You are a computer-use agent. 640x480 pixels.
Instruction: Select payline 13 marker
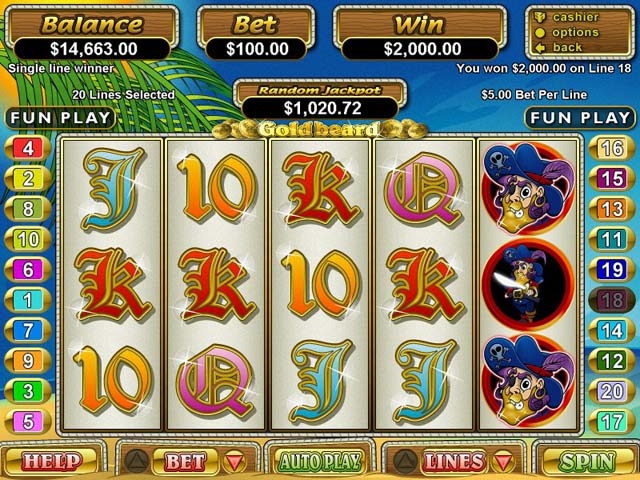click(611, 209)
